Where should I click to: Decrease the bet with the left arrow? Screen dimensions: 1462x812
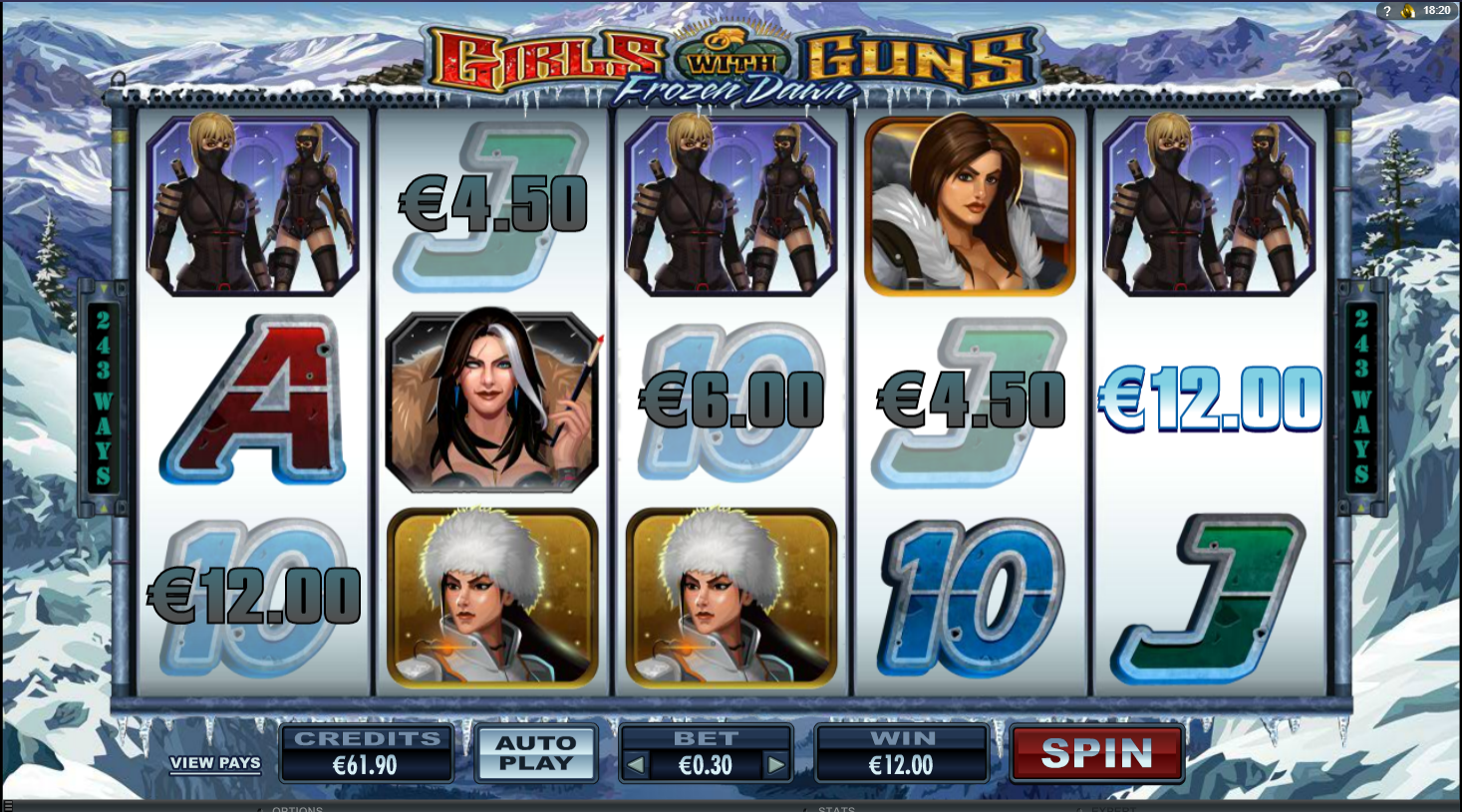(x=635, y=765)
